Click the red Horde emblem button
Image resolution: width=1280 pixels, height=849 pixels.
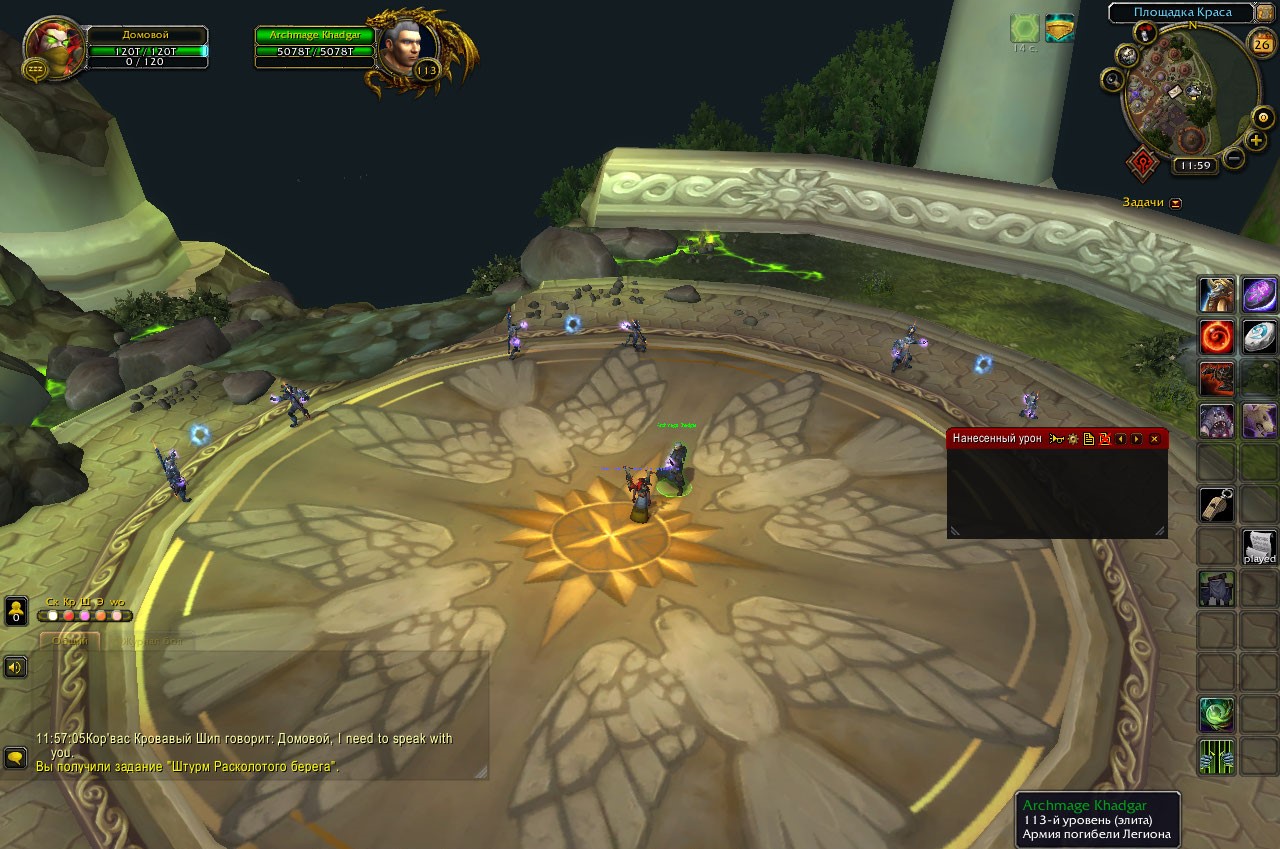1143,163
